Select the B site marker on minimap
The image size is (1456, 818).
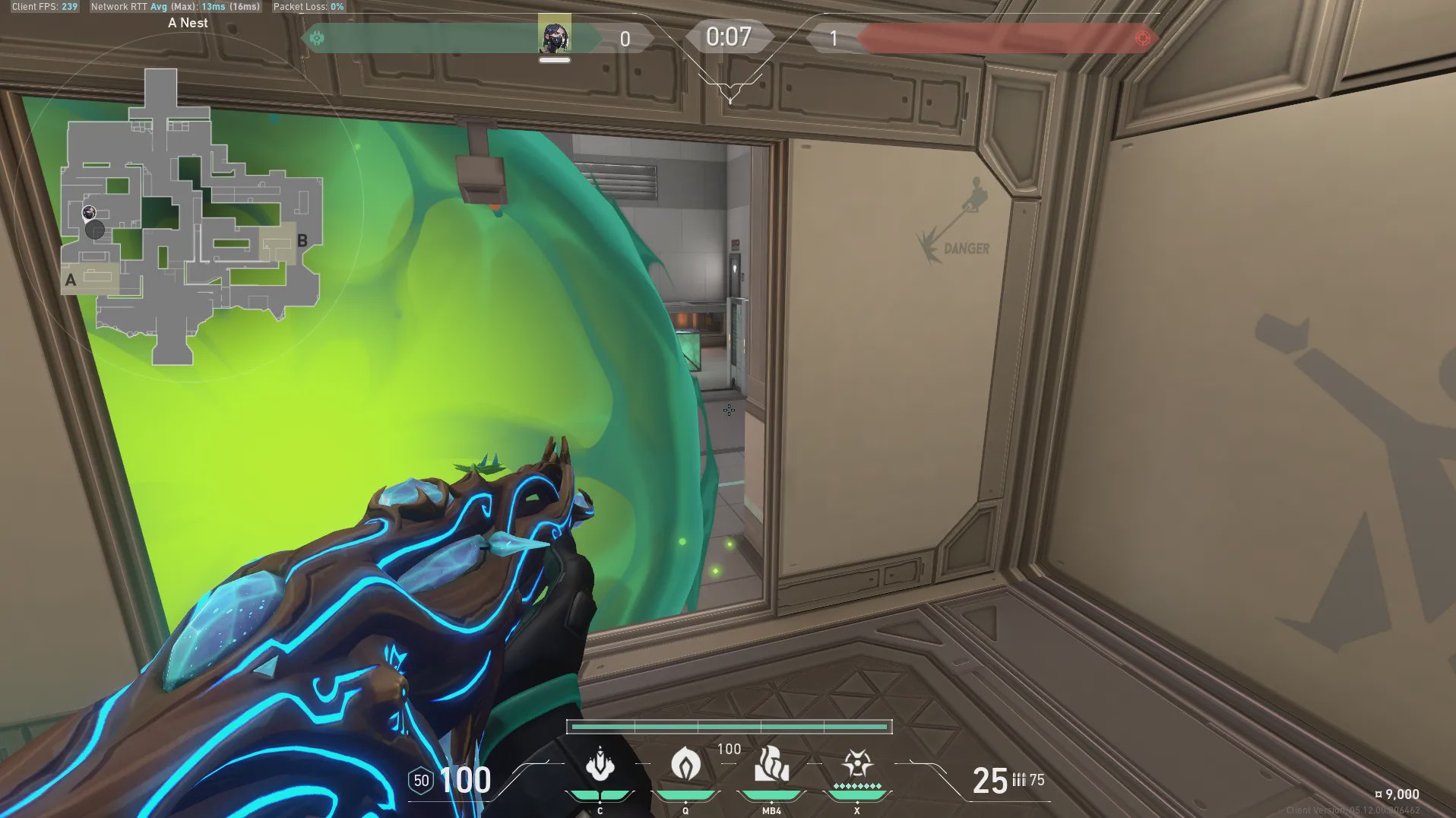pos(302,241)
